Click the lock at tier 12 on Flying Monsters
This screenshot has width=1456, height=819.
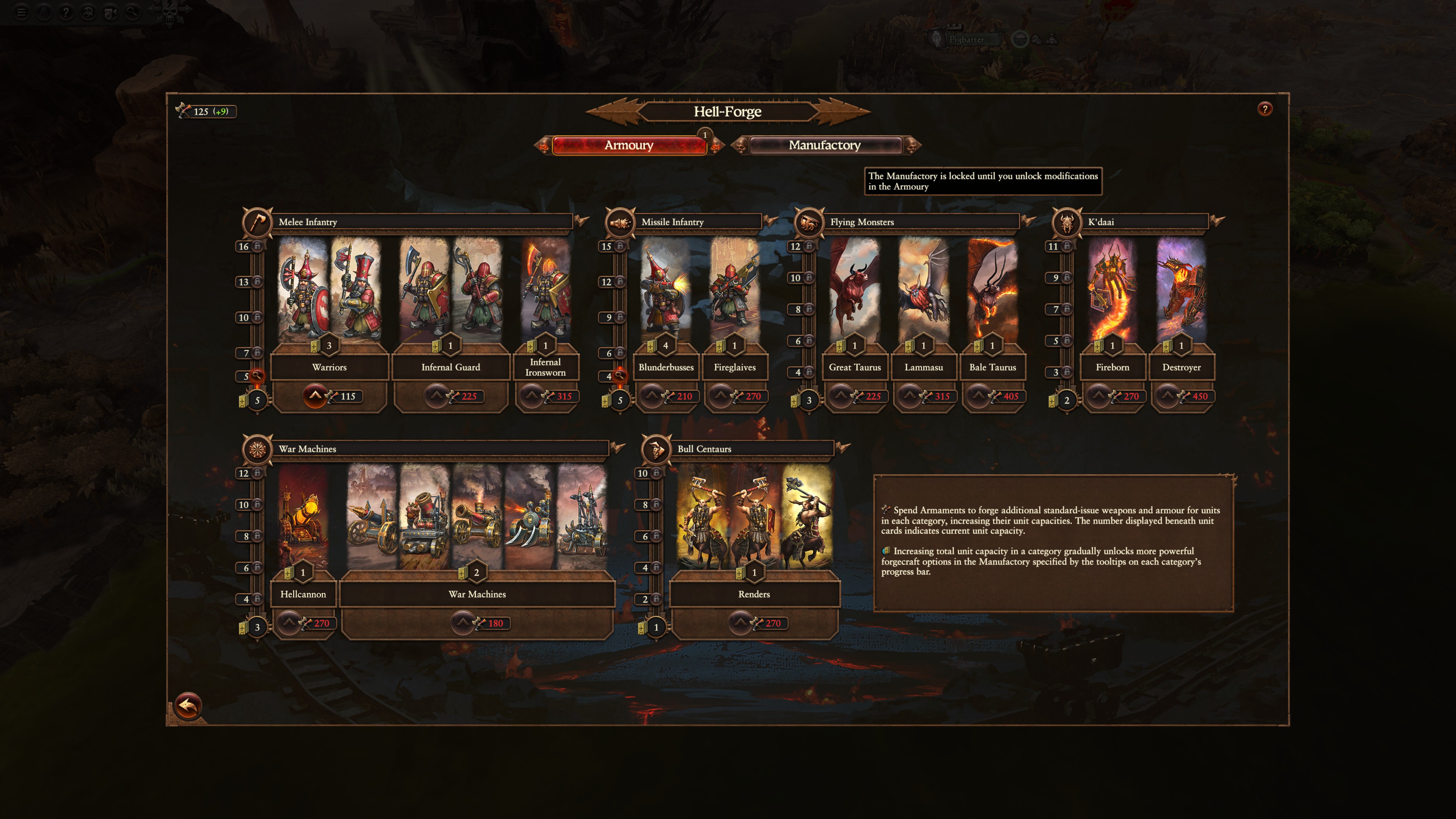[x=810, y=246]
